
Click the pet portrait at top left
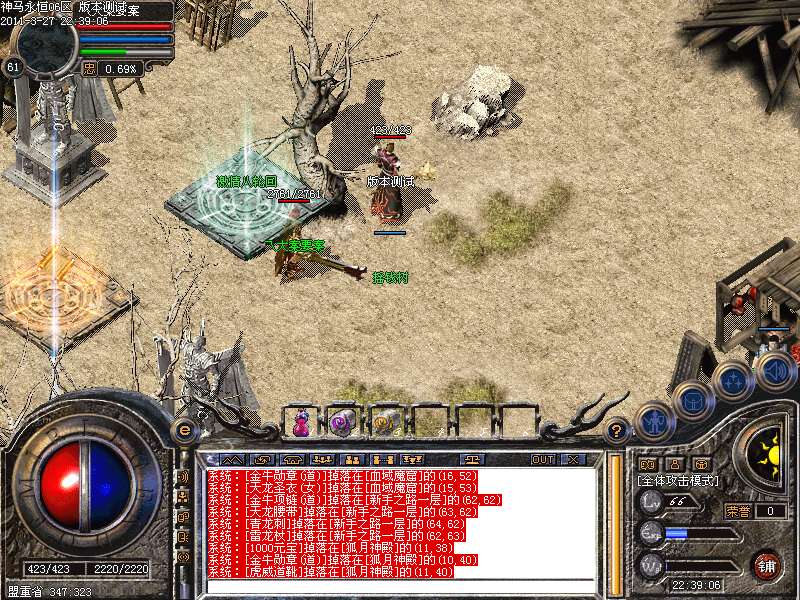47,40
